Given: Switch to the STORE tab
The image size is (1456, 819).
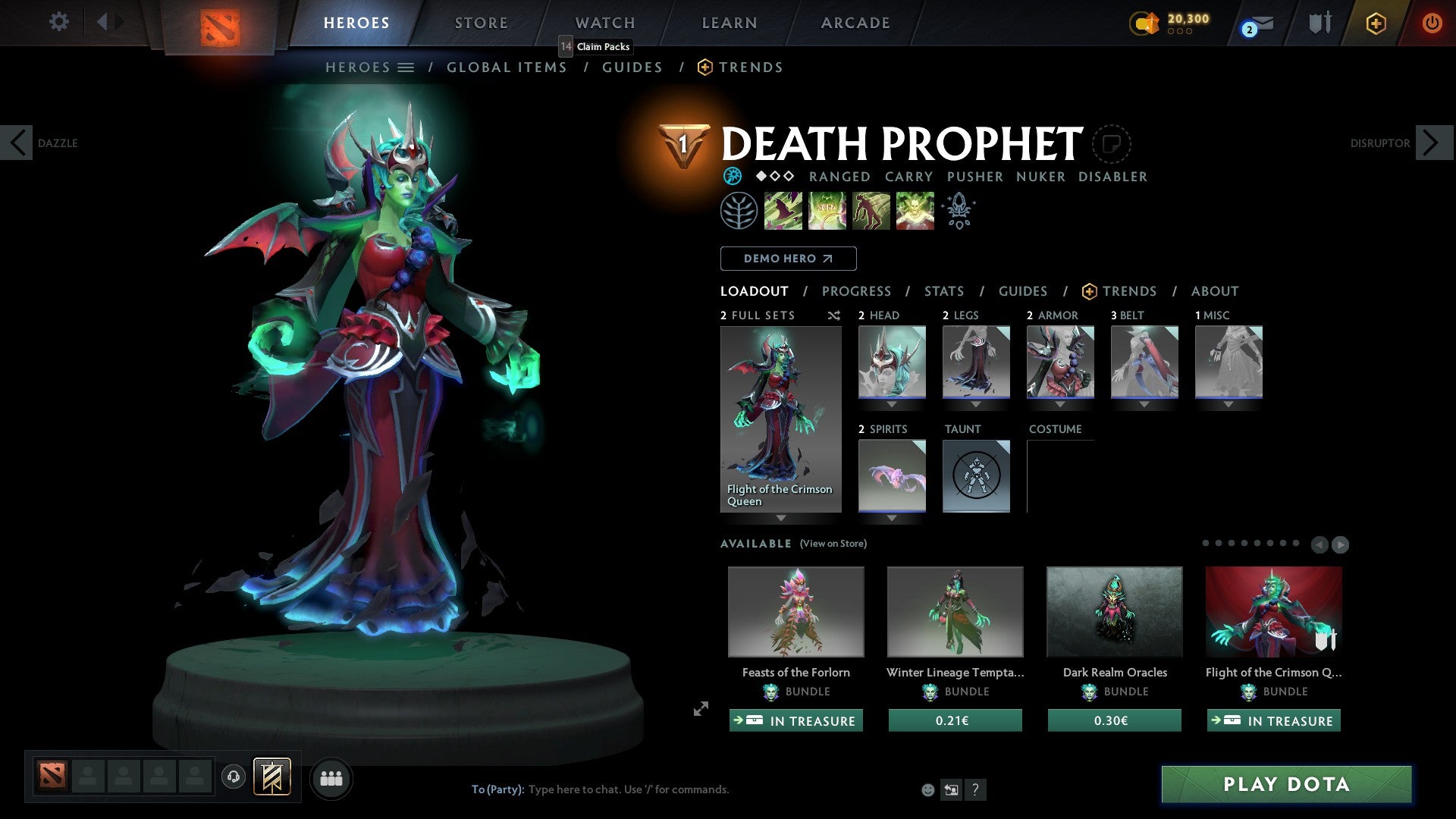Looking at the screenshot, I should (x=481, y=23).
